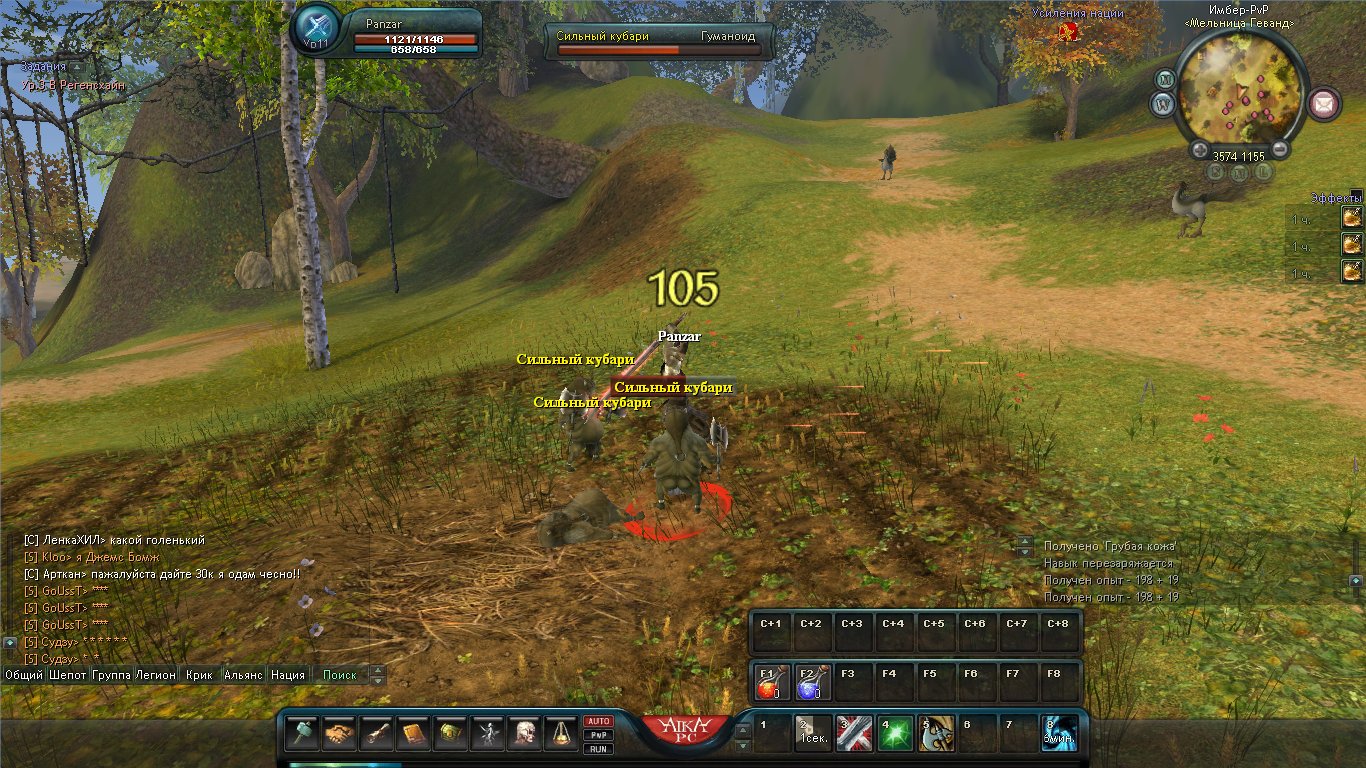
Task: Open the hammer icon menu
Action: tap(302, 734)
